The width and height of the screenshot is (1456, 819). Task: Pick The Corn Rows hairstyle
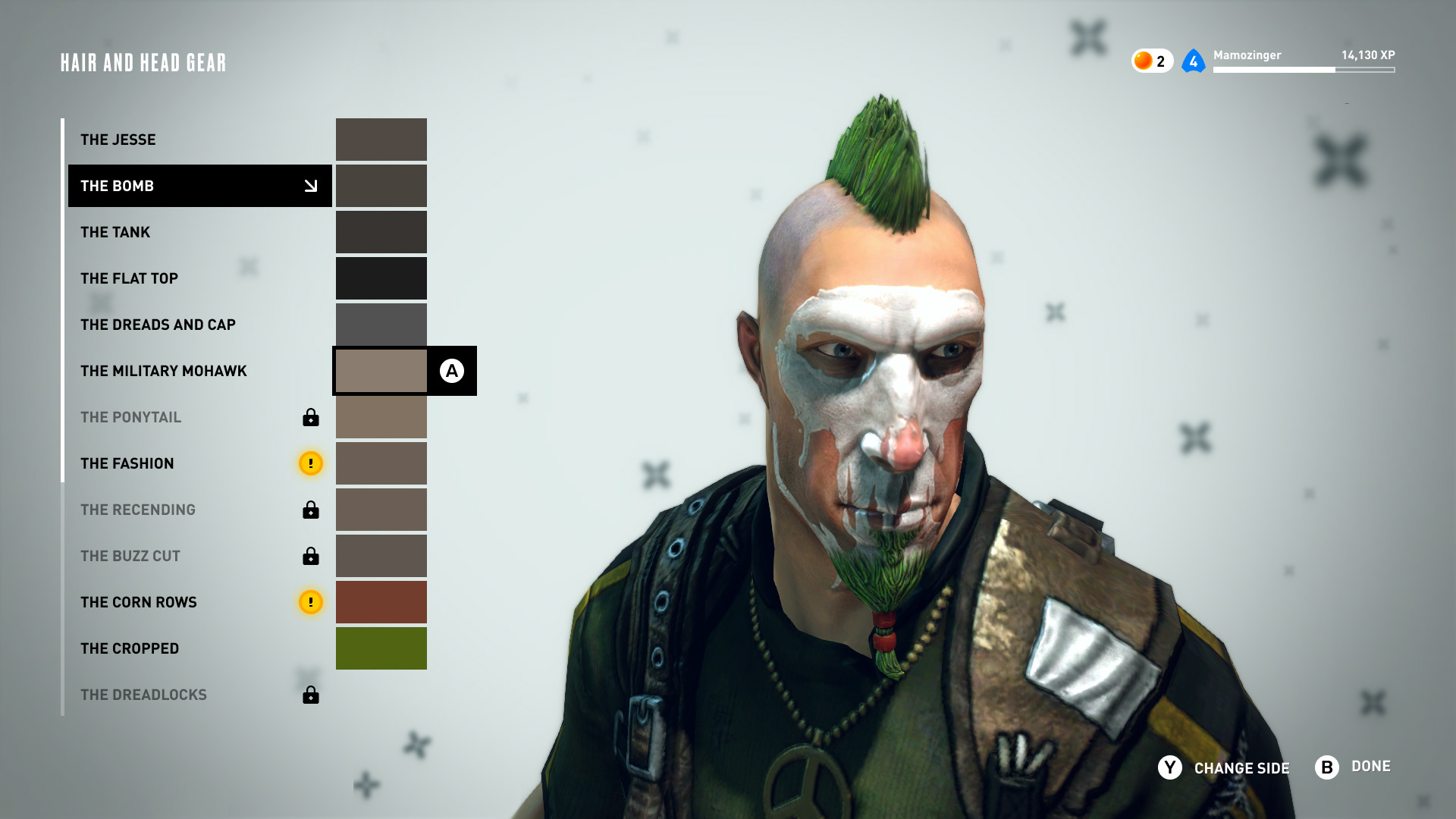pyautogui.click(x=139, y=602)
